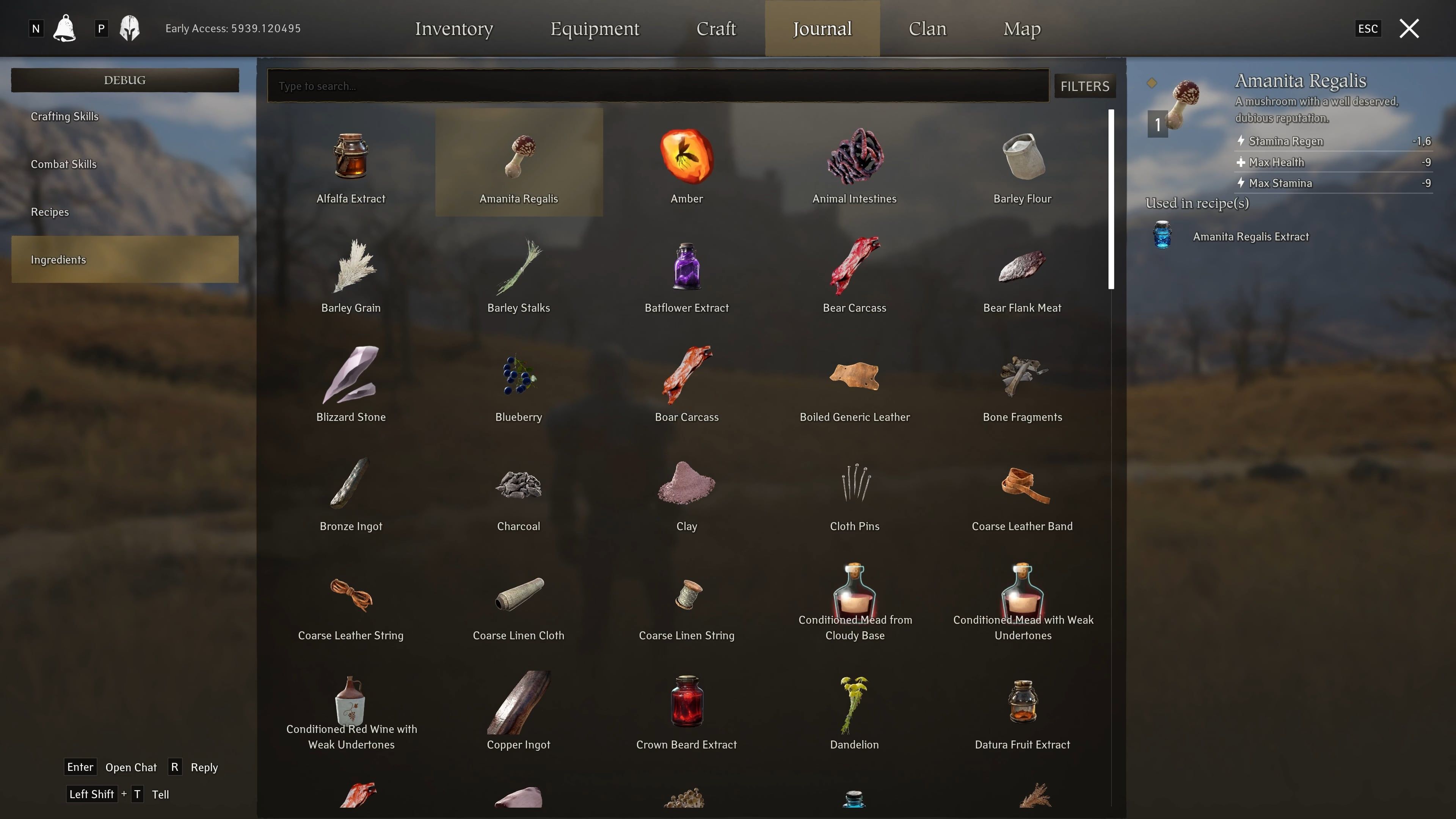Click the search ingredients text field
Viewport: 1456px width, 819px height.
pos(658,86)
